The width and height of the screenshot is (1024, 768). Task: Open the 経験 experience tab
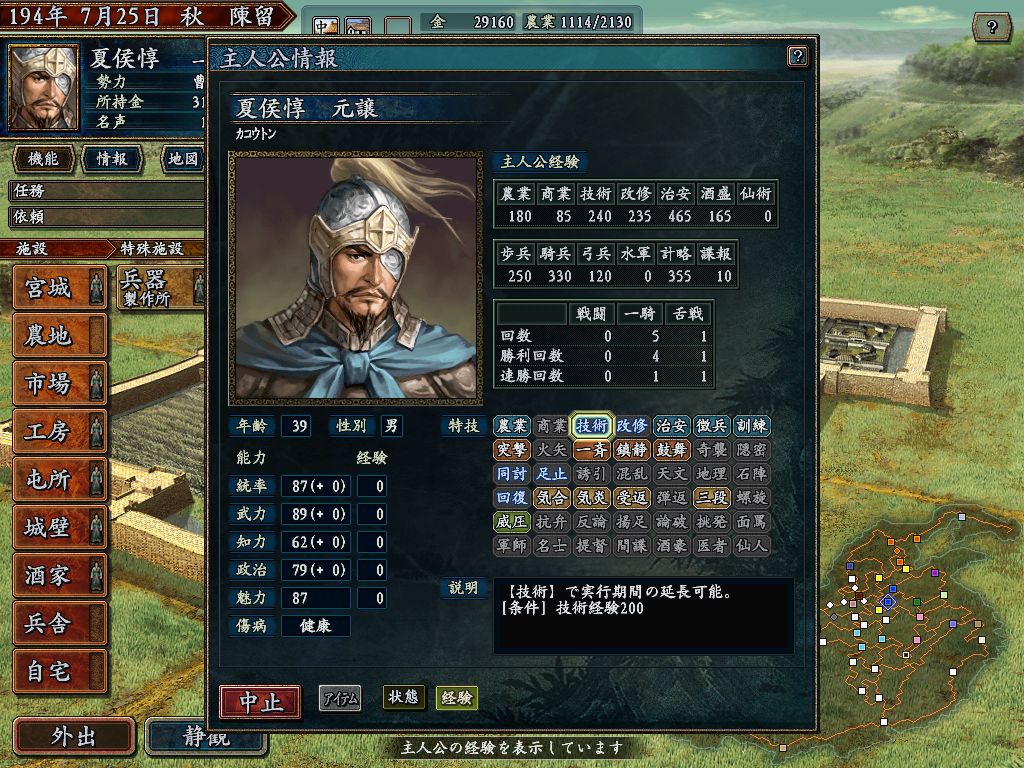pyautogui.click(x=456, y=698)
